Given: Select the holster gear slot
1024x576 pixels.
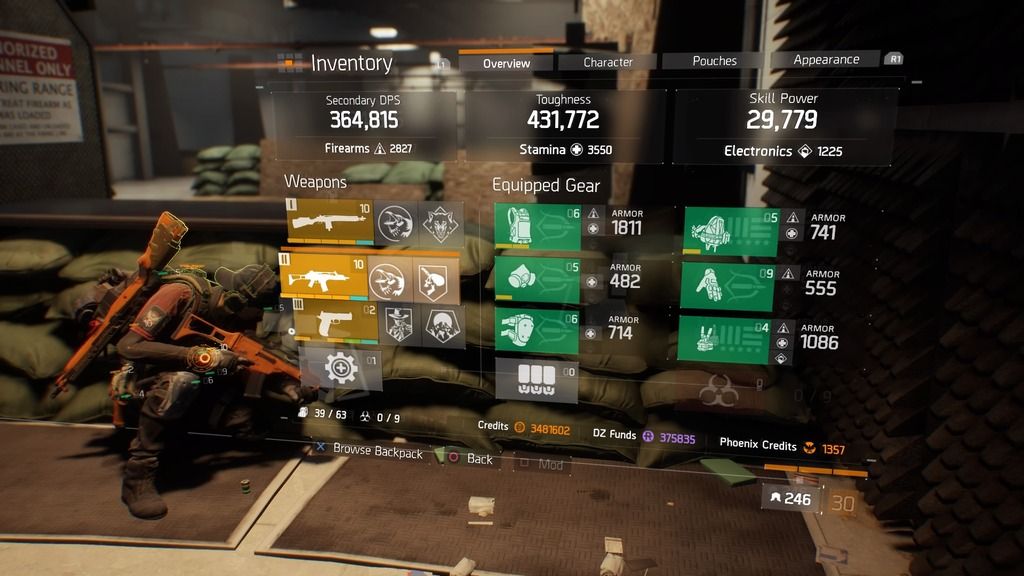Looking at the screenshot, I should 731,339.
